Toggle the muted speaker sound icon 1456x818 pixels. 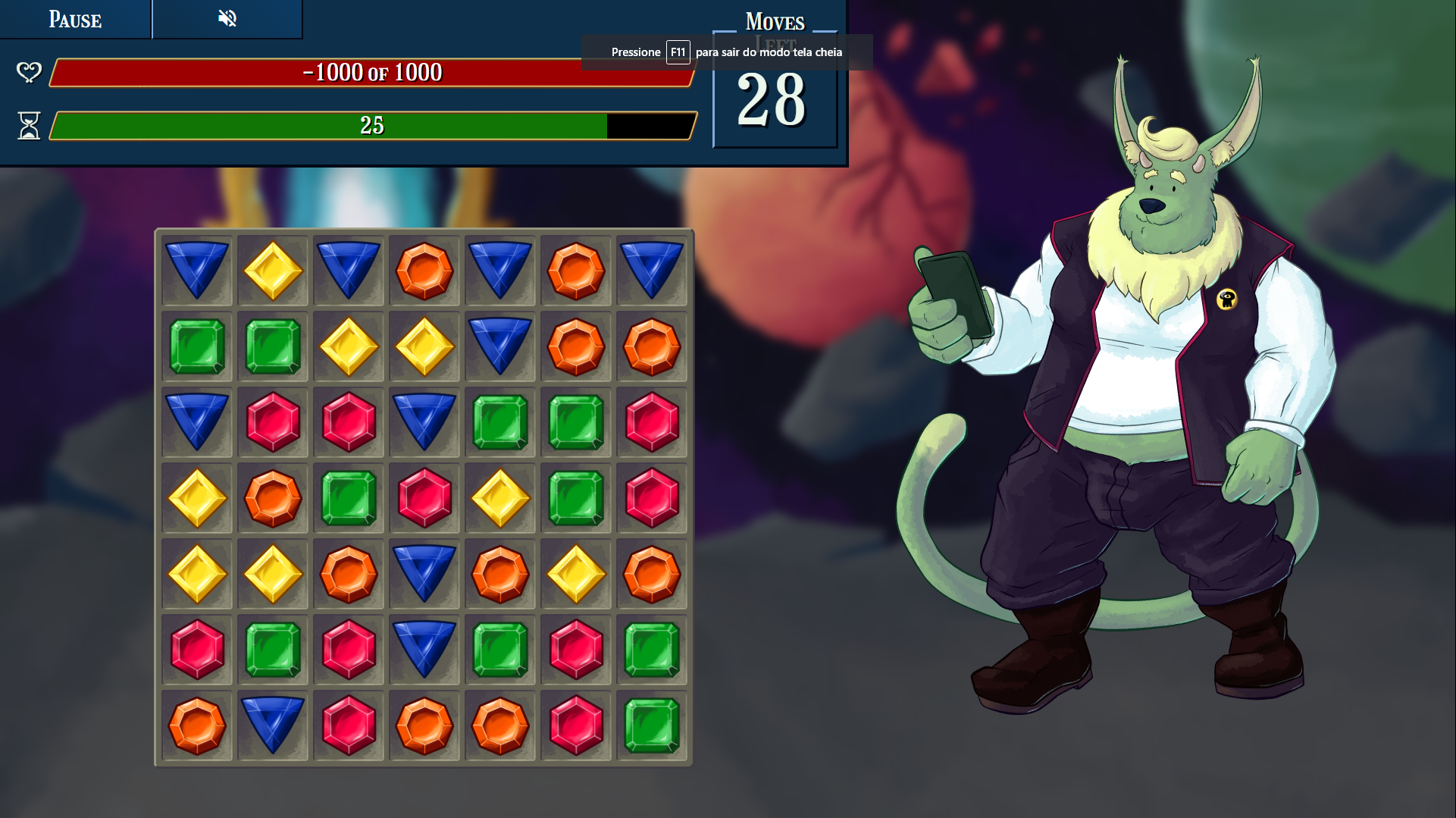click(227, 18)
